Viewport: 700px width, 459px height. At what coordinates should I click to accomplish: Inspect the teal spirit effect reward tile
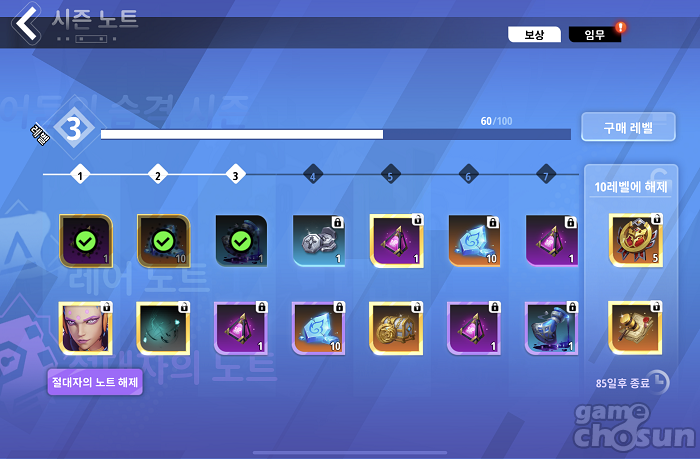(163, 327)
